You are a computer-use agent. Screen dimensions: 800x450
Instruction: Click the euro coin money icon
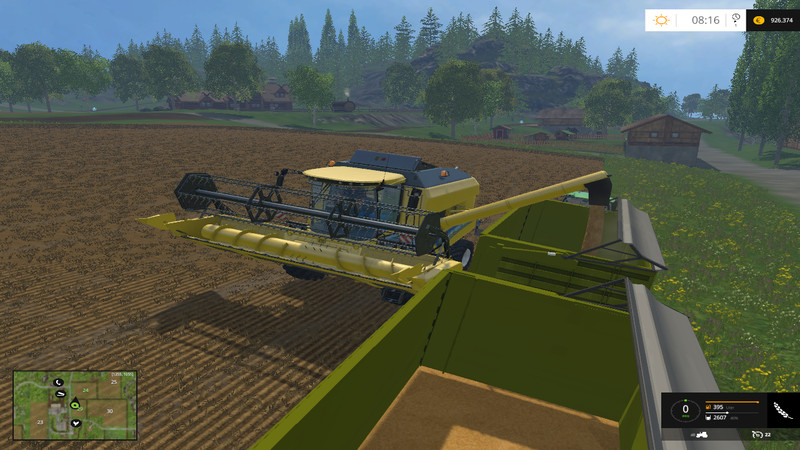click(758, 19)
